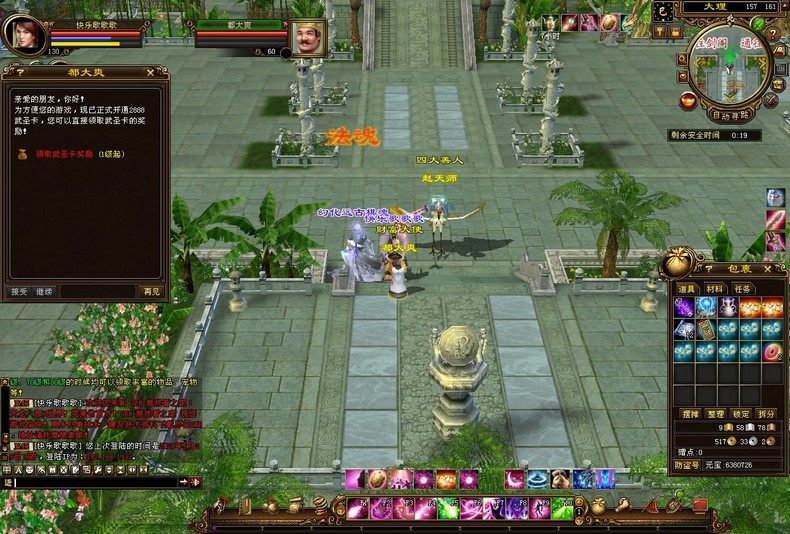The height and width of the screenshot is (534, 790).
Task: Click the 锁定 lock button in the bag
Action: [x=741, y=413]
